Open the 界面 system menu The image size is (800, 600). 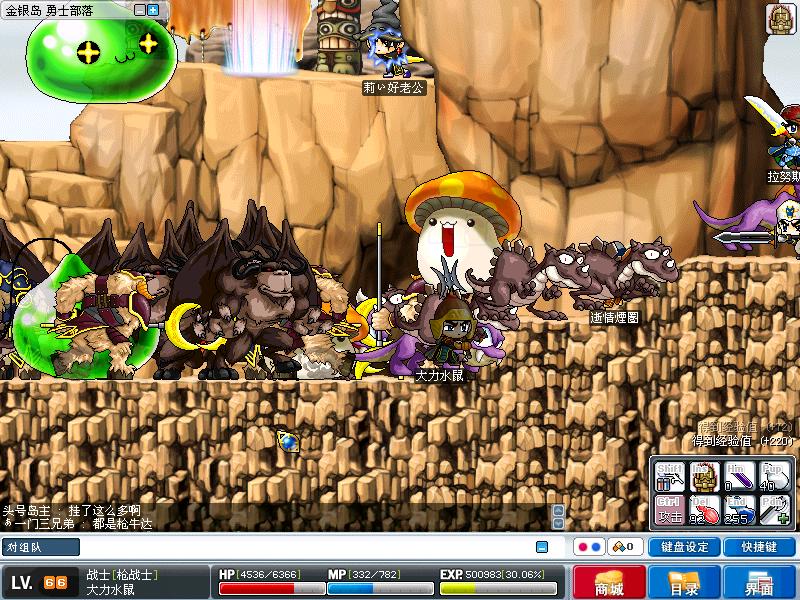pyautogui.click(x=759, y=583)
